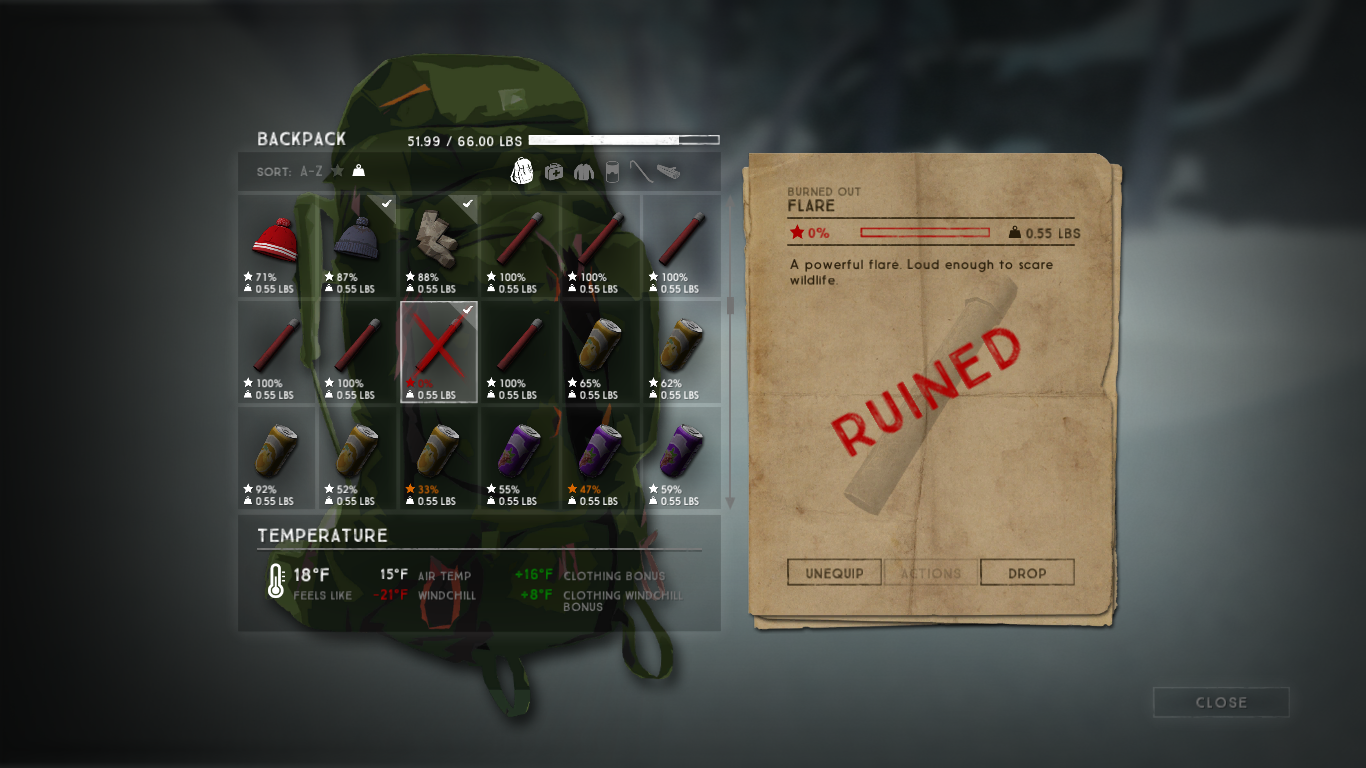Select the orange soda can at 33%
1366x768 pixels.
click(439, 457)
